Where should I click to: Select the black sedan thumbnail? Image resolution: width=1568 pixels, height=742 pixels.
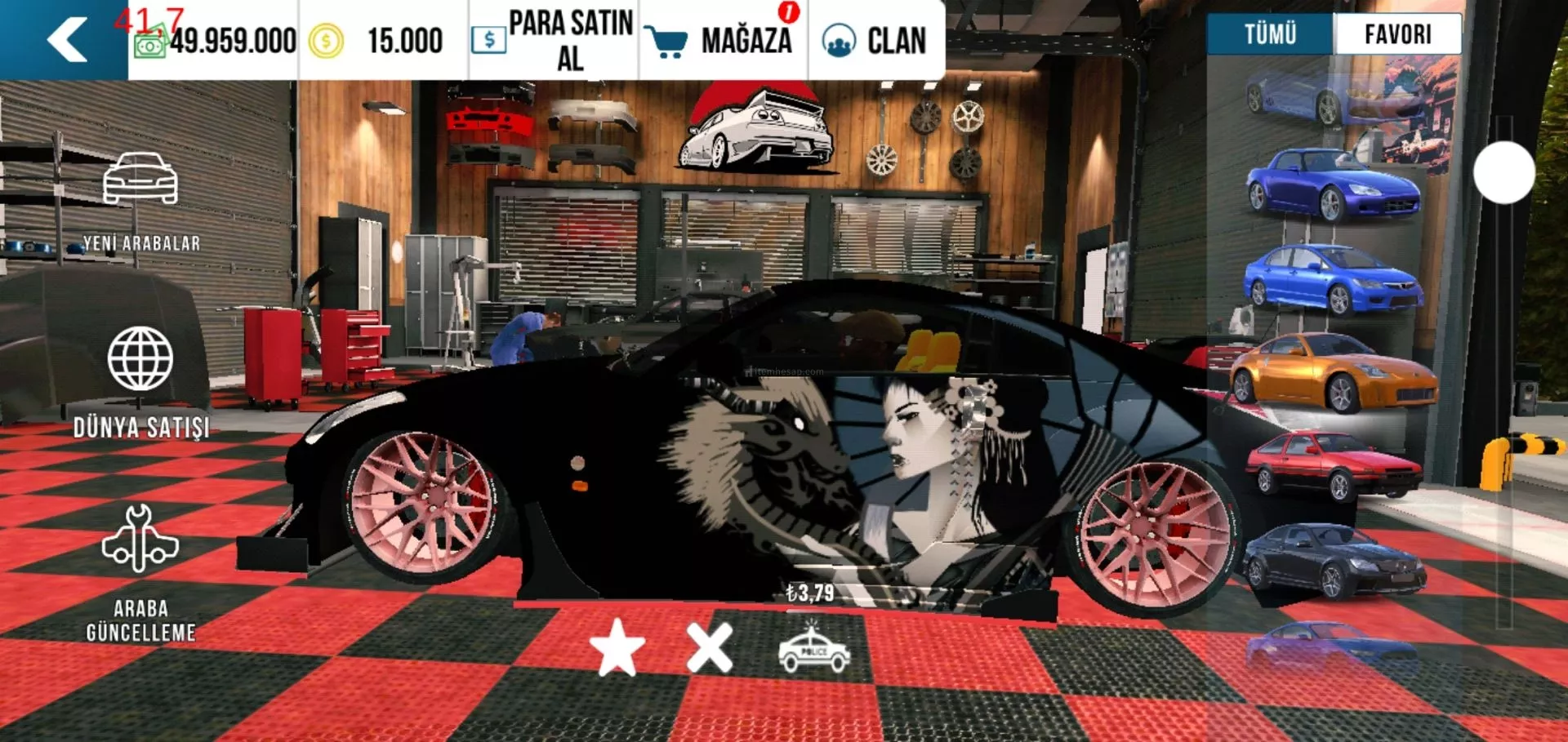tap(1332, 562)
